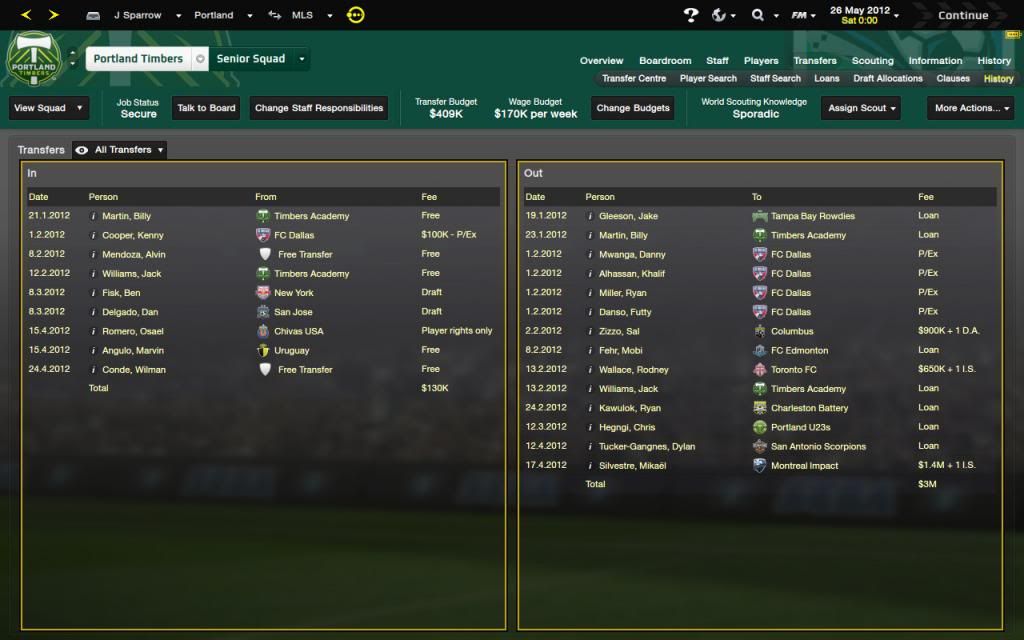
Task: Open the Scouting tab
Action: click(x=872, y=61)
